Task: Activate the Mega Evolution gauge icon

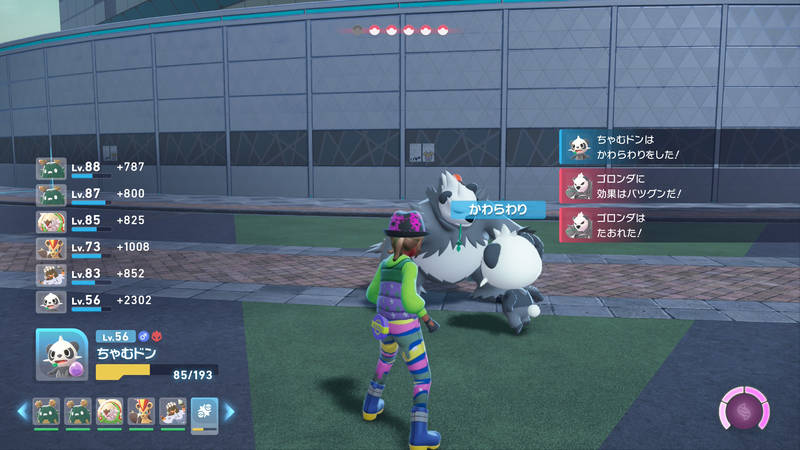Action: (x=745, y=410)
